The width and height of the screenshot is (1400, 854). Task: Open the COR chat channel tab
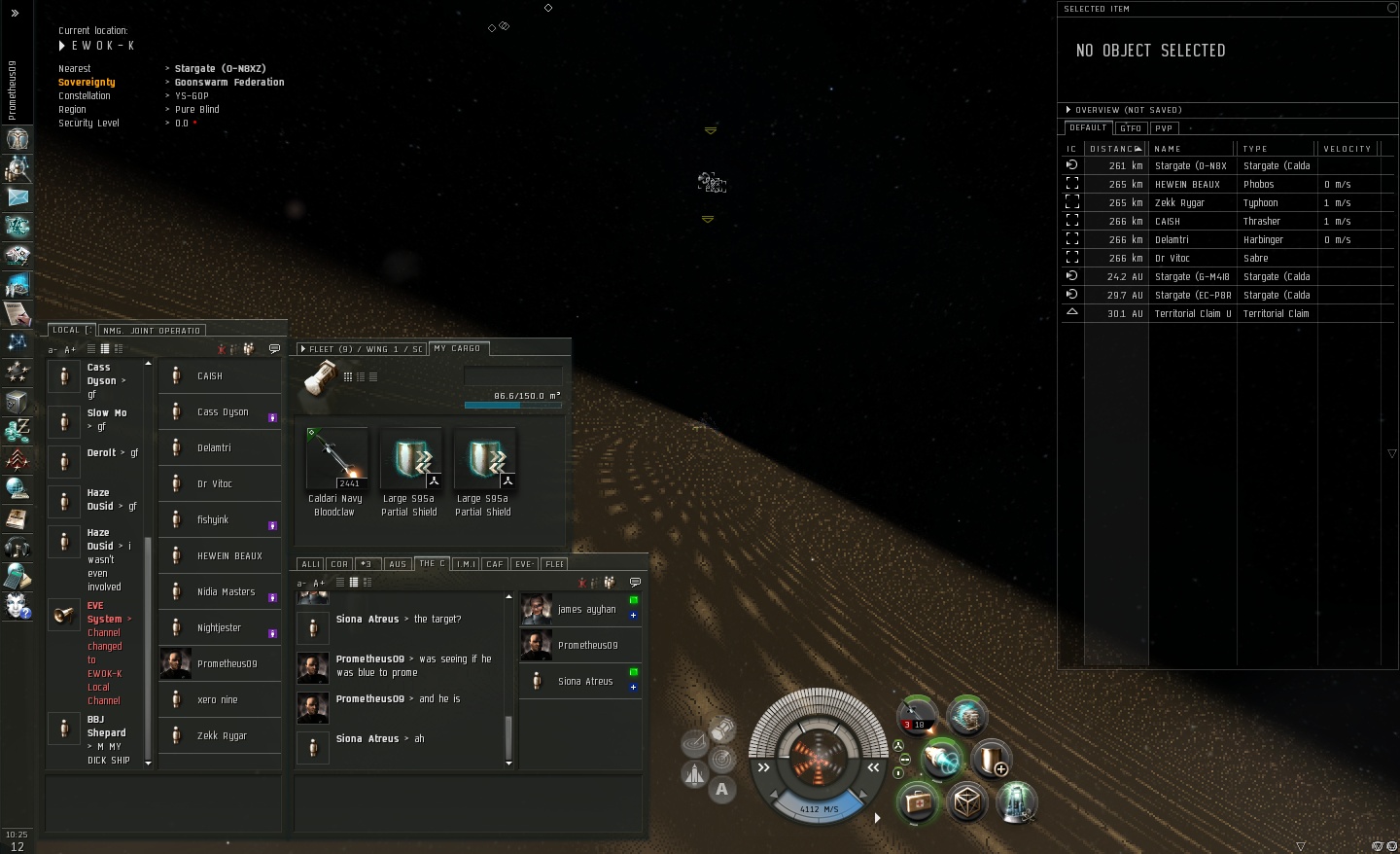339,564
